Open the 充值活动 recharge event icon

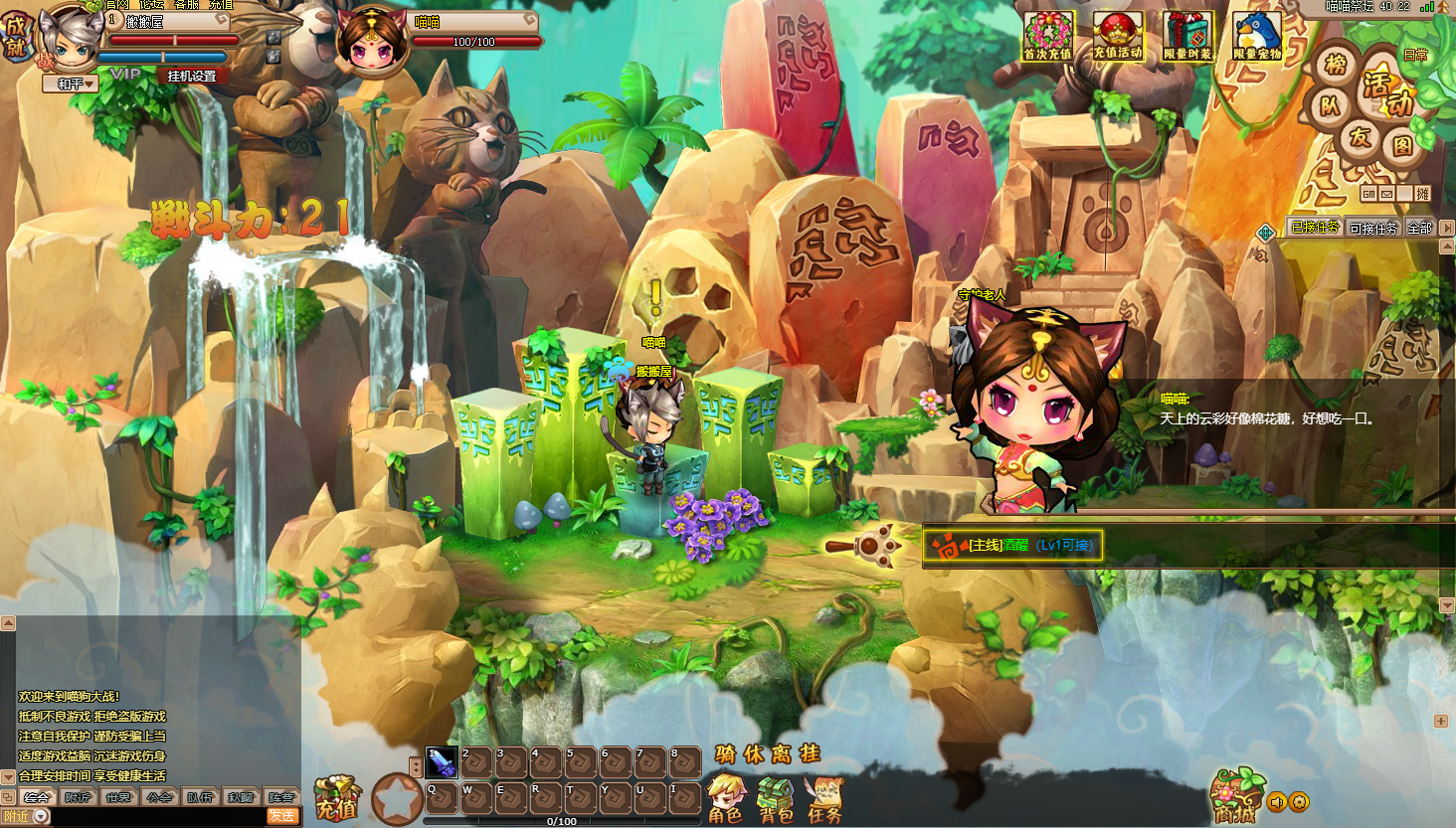point(1118,37)
